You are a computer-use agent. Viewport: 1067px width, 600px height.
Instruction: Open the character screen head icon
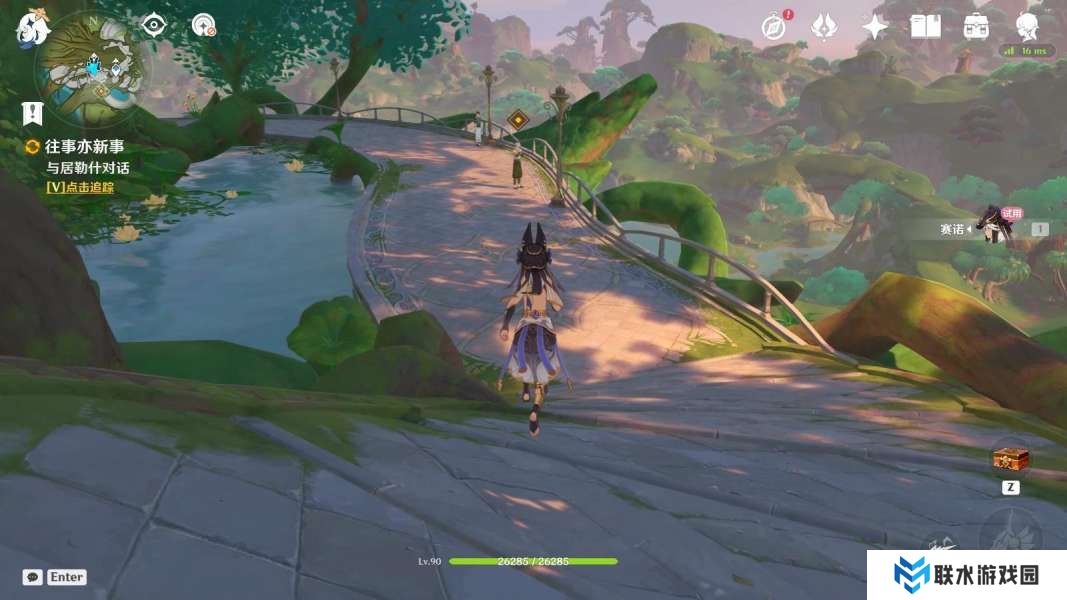pos(1027,25)
